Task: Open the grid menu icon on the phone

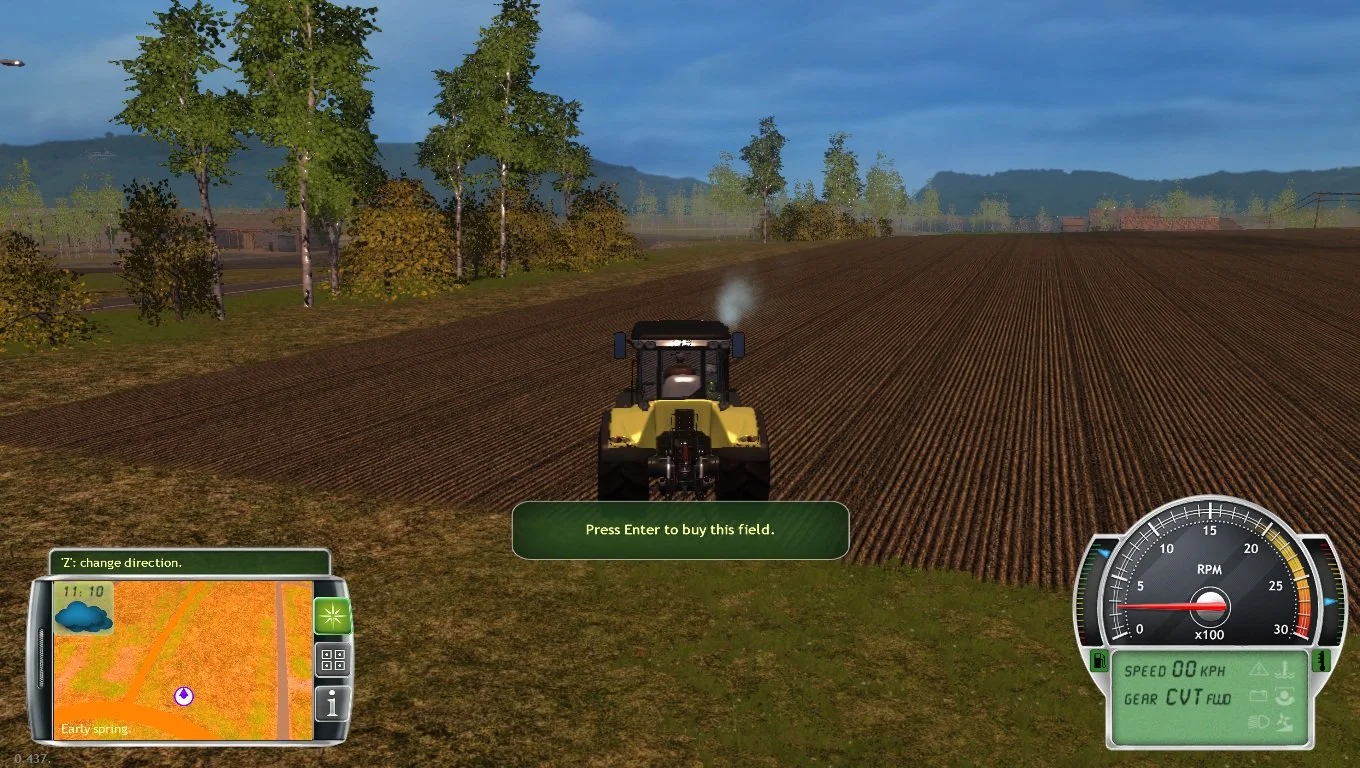Action: (332, 658)
